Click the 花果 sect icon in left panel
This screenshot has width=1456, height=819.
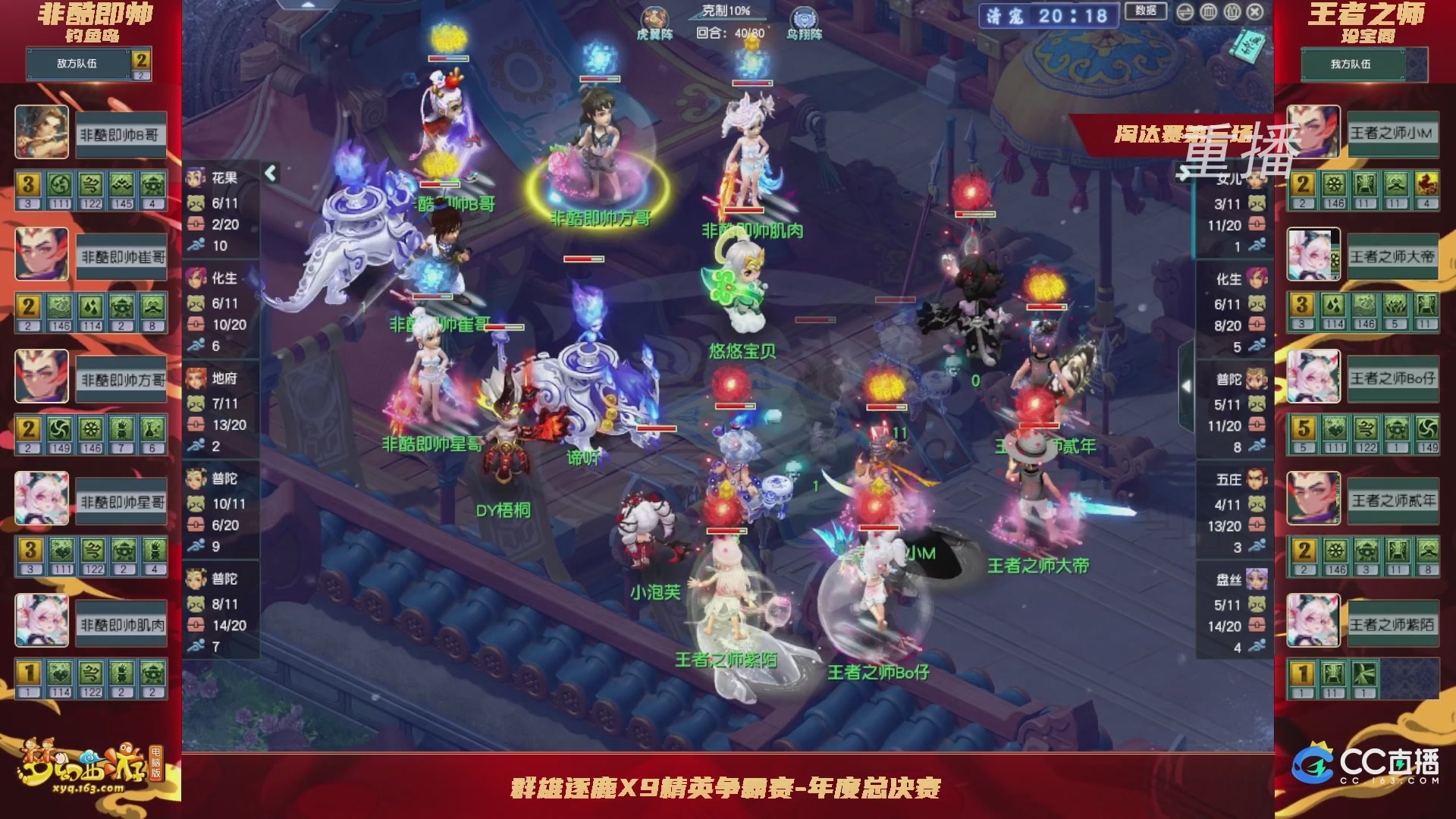[196, 177]
